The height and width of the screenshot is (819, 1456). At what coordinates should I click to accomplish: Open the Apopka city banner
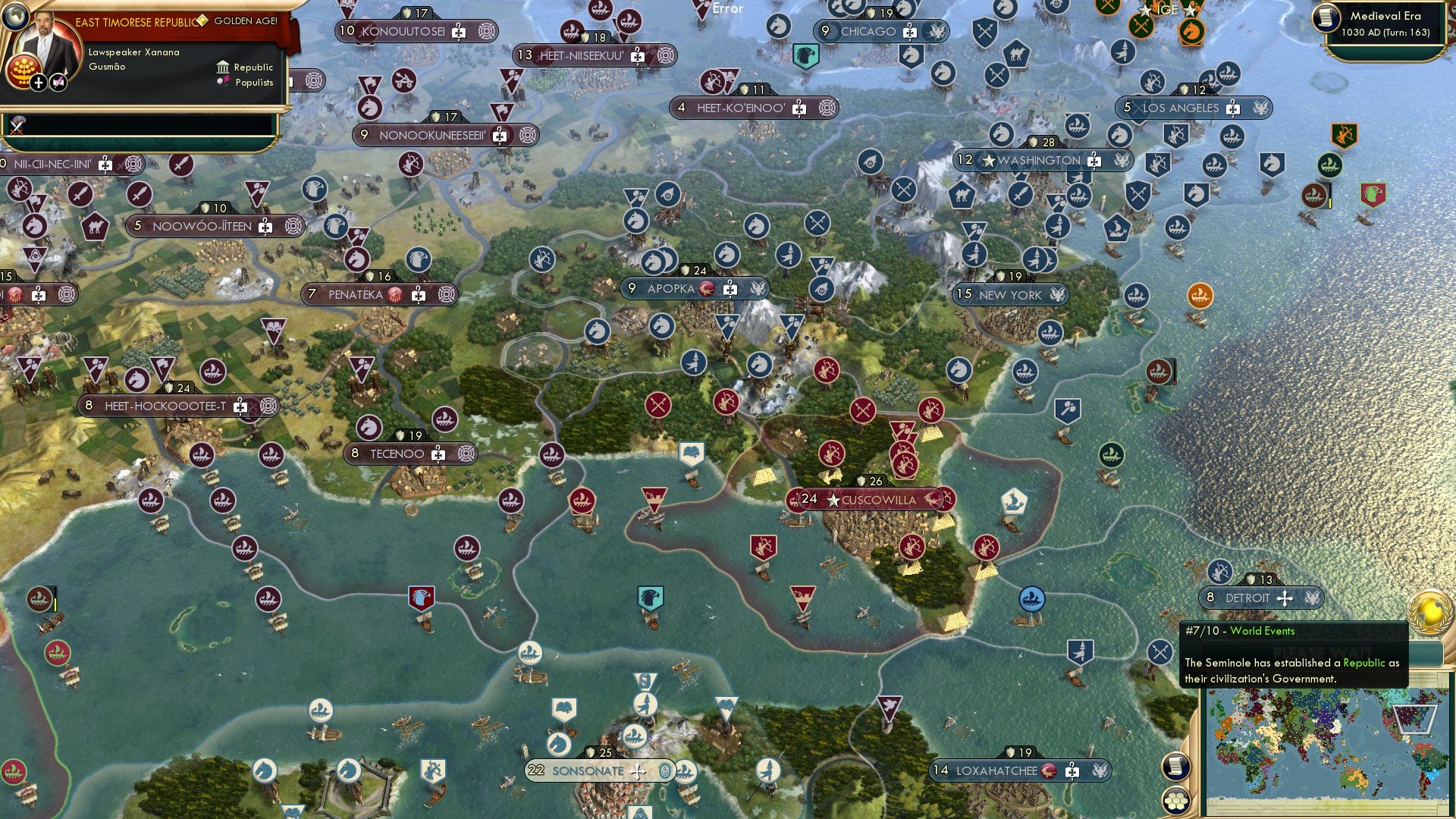pos(671,288)
